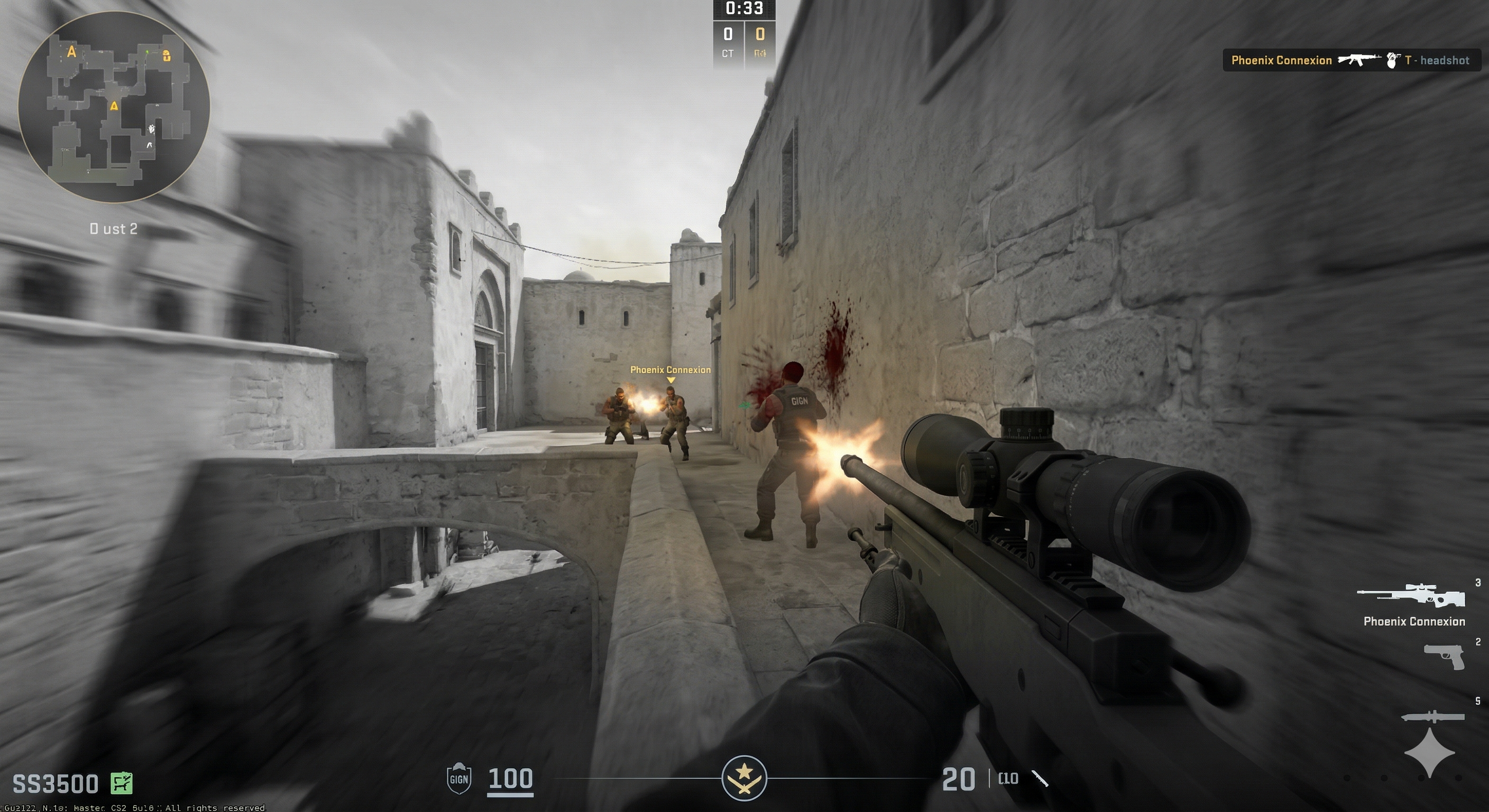Click the green buy zone icon
Image resolution: width=1489 pixels, height=812 pixels.
click(x=122, y=783)
